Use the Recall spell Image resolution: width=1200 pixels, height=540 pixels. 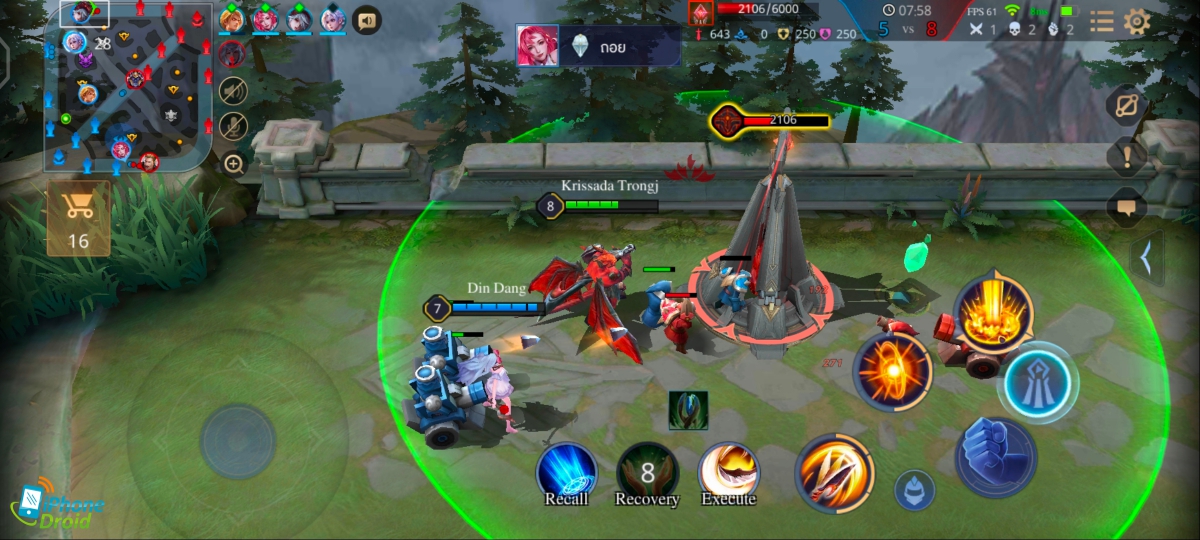(567, 471)
